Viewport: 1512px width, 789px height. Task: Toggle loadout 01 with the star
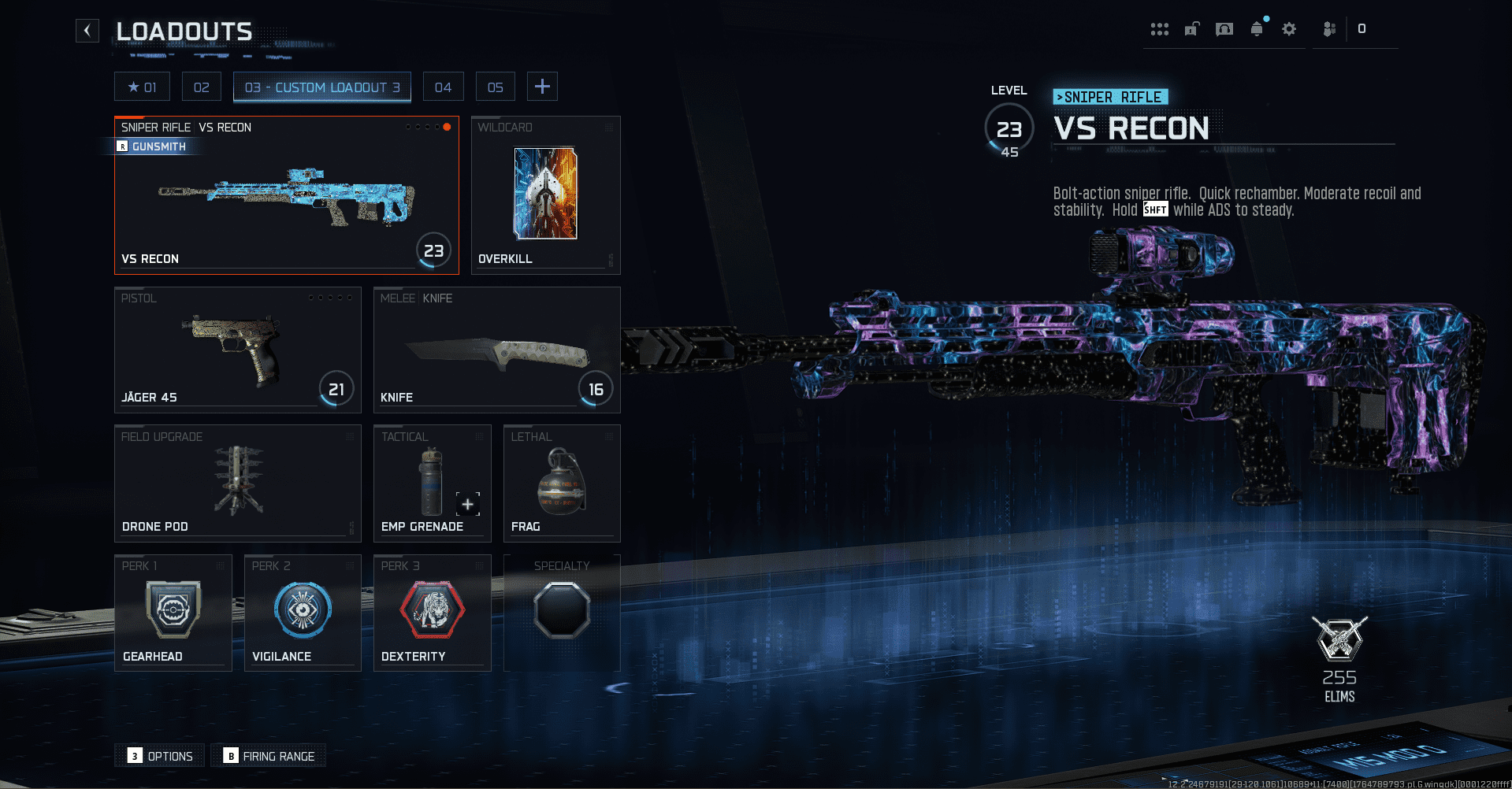click(142, 86)
